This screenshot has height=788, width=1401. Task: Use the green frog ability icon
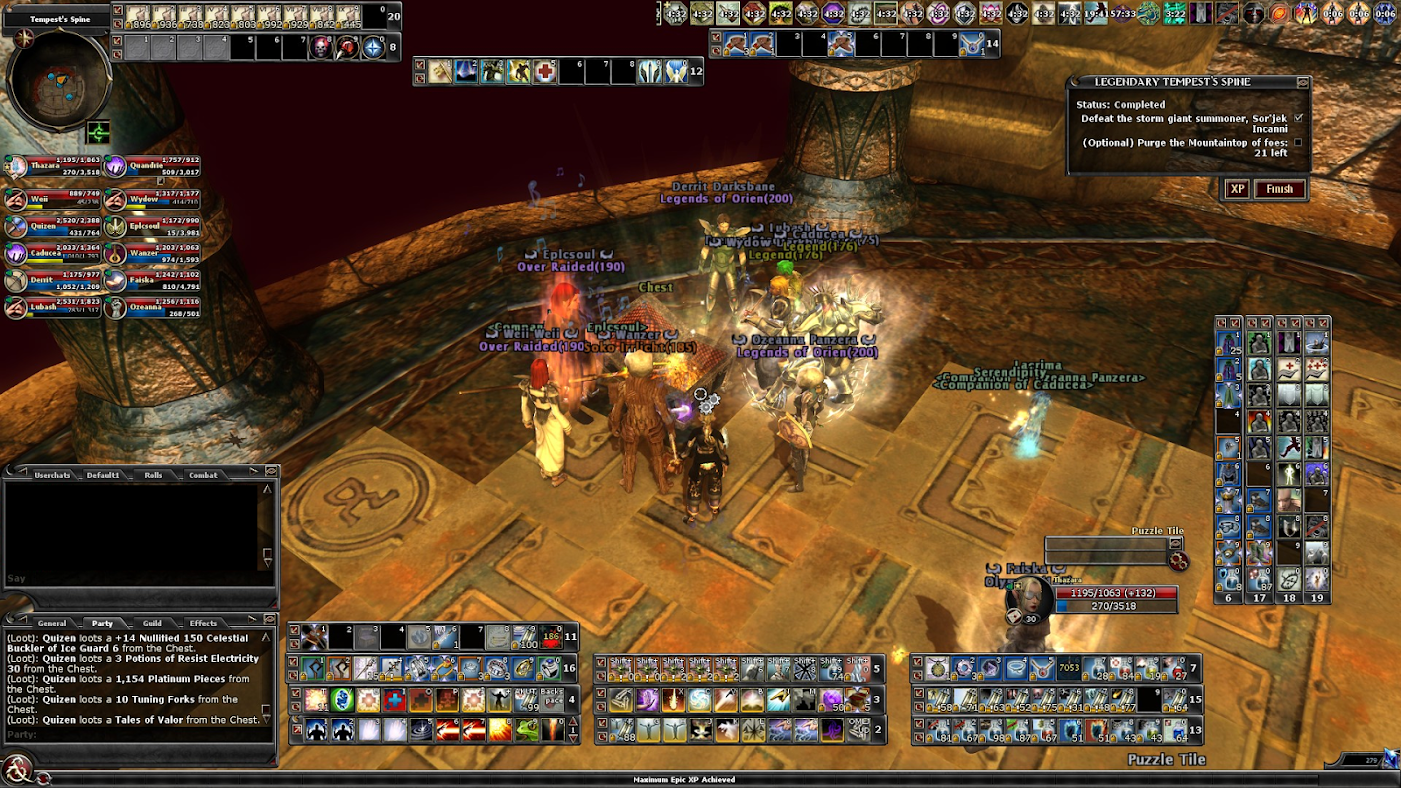525,730
